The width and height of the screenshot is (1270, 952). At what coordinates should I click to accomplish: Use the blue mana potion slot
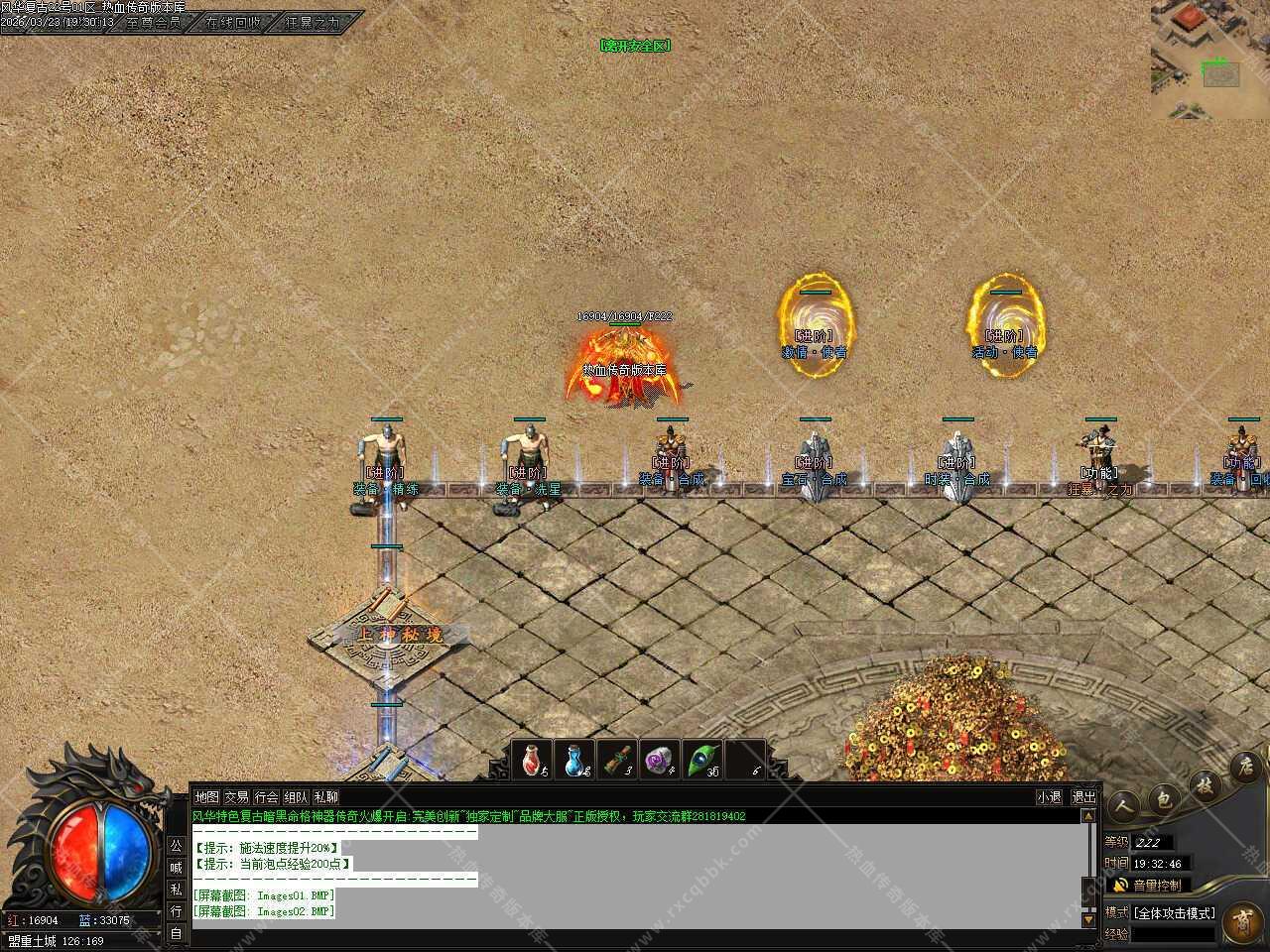(x=575, y=761)
